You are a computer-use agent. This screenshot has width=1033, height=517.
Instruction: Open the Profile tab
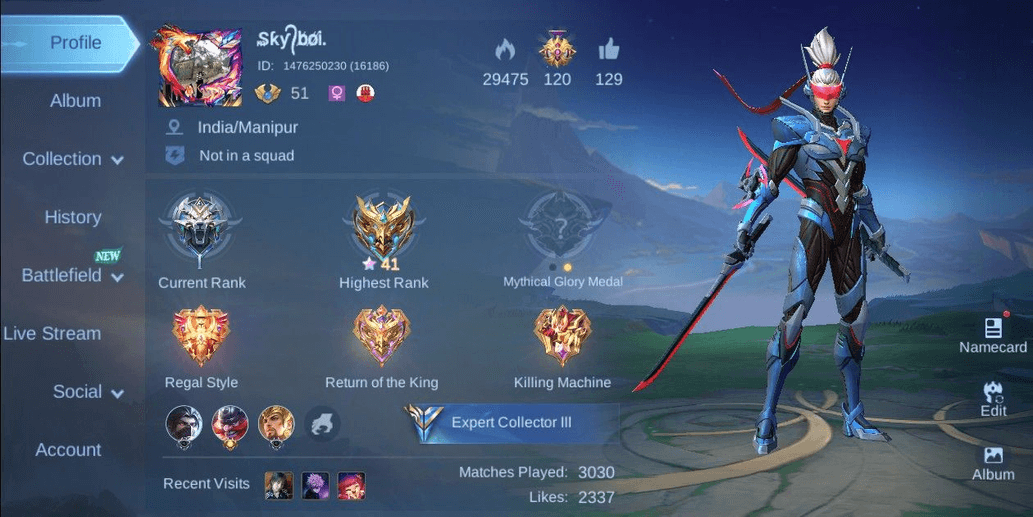click(x=75, y=43)
